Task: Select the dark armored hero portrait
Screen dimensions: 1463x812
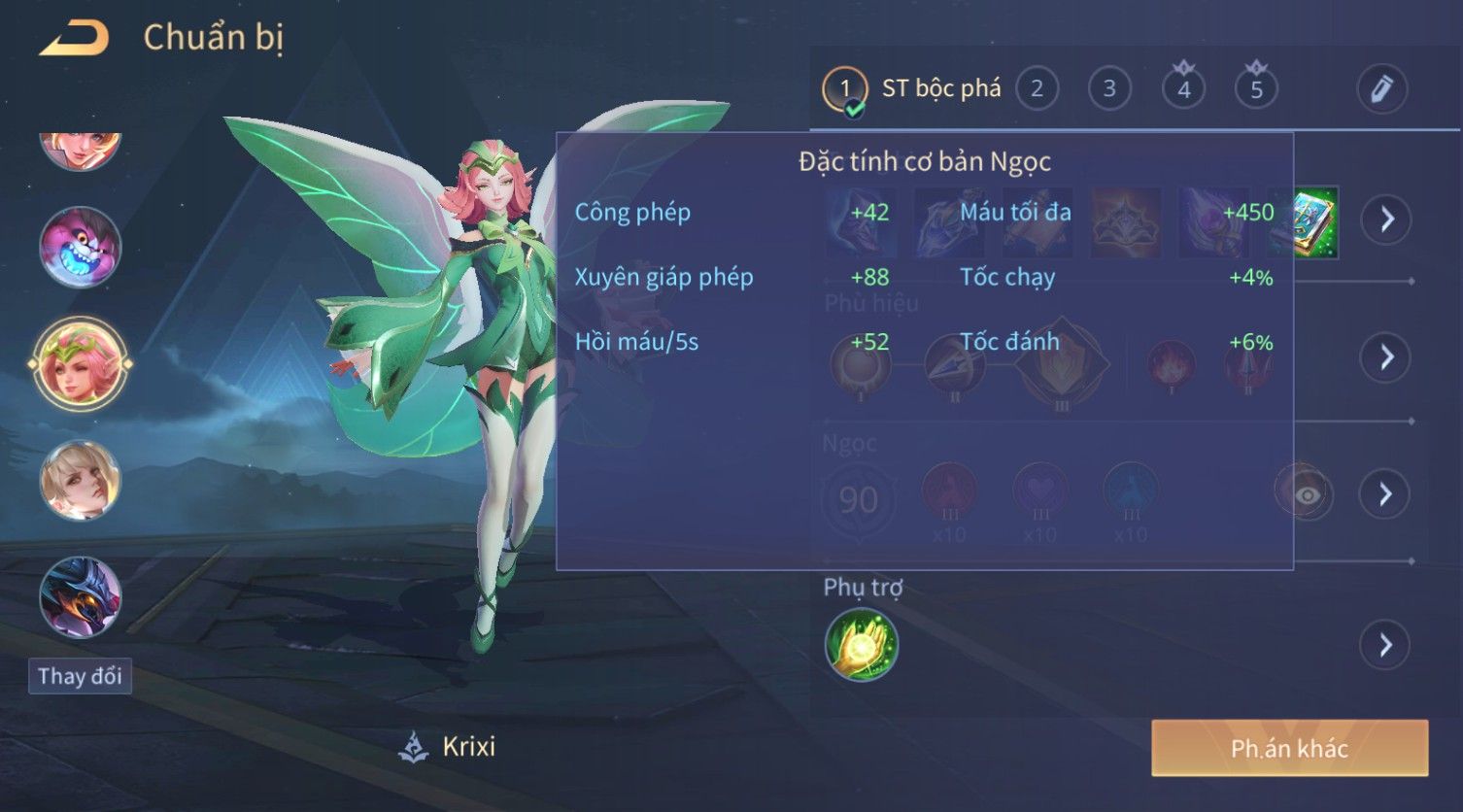Action: click(x=81, y=596)
